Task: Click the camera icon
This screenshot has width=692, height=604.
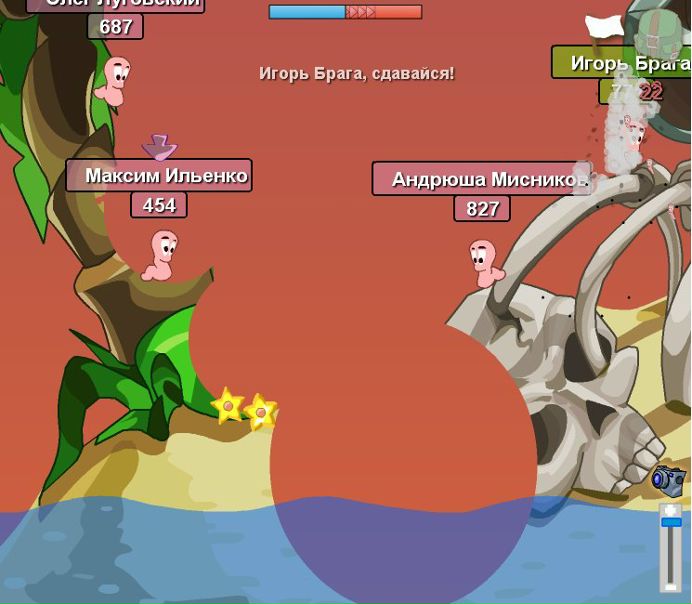Action: [x=668, y=480]
